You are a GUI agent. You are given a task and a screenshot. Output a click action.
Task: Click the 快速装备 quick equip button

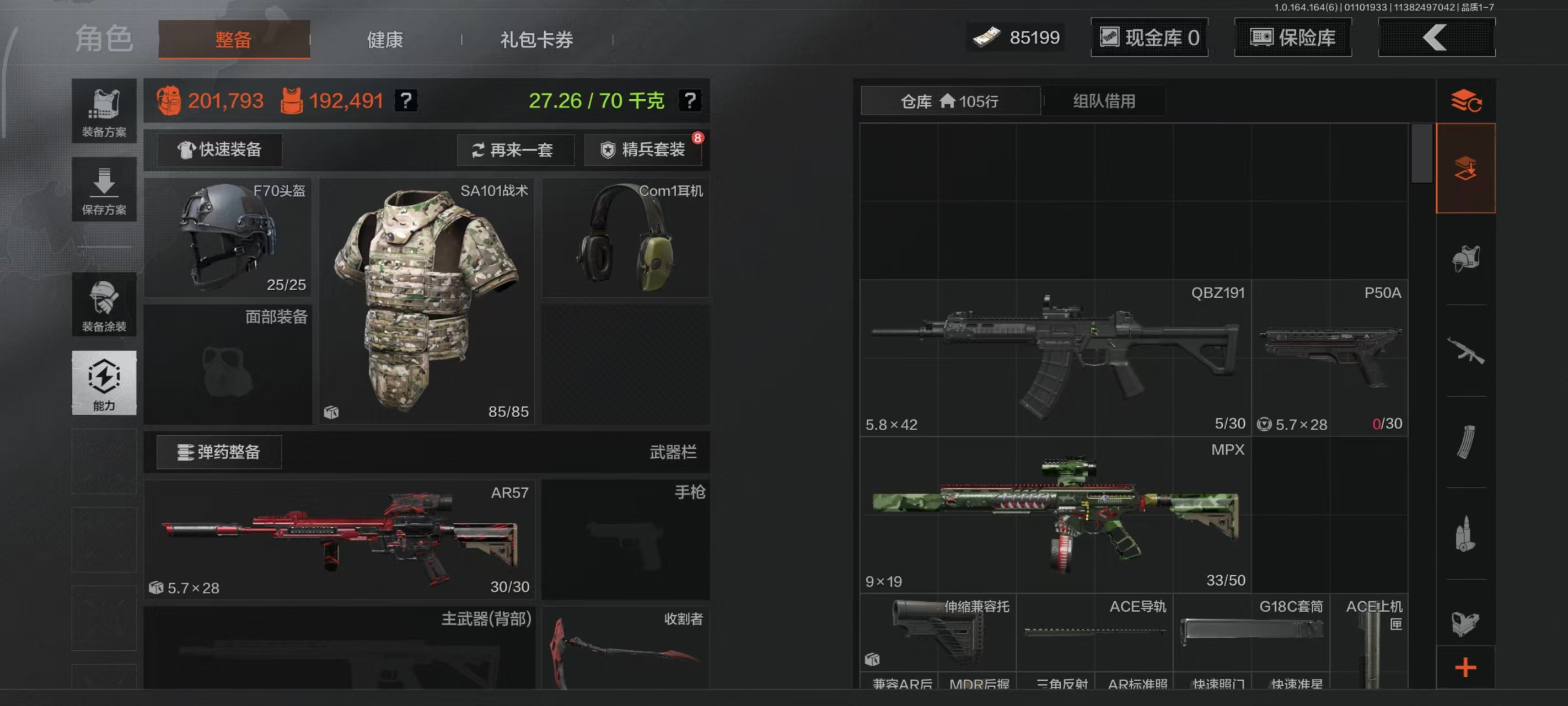(220, 150)
